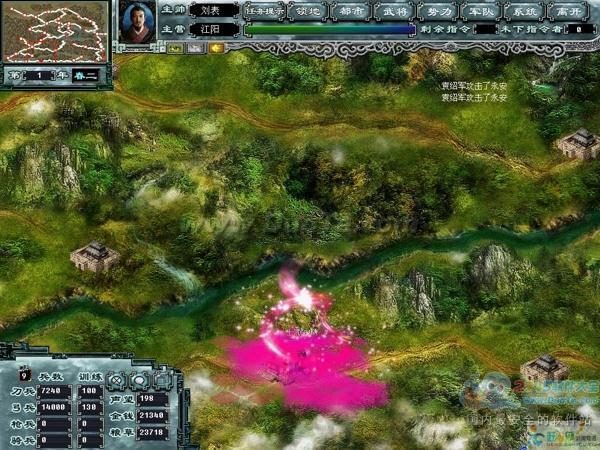The image size is (600, 450).
Task: Click the 主营 江阳 main camp field
Action: pyautogui.click(x=211, y=29)
